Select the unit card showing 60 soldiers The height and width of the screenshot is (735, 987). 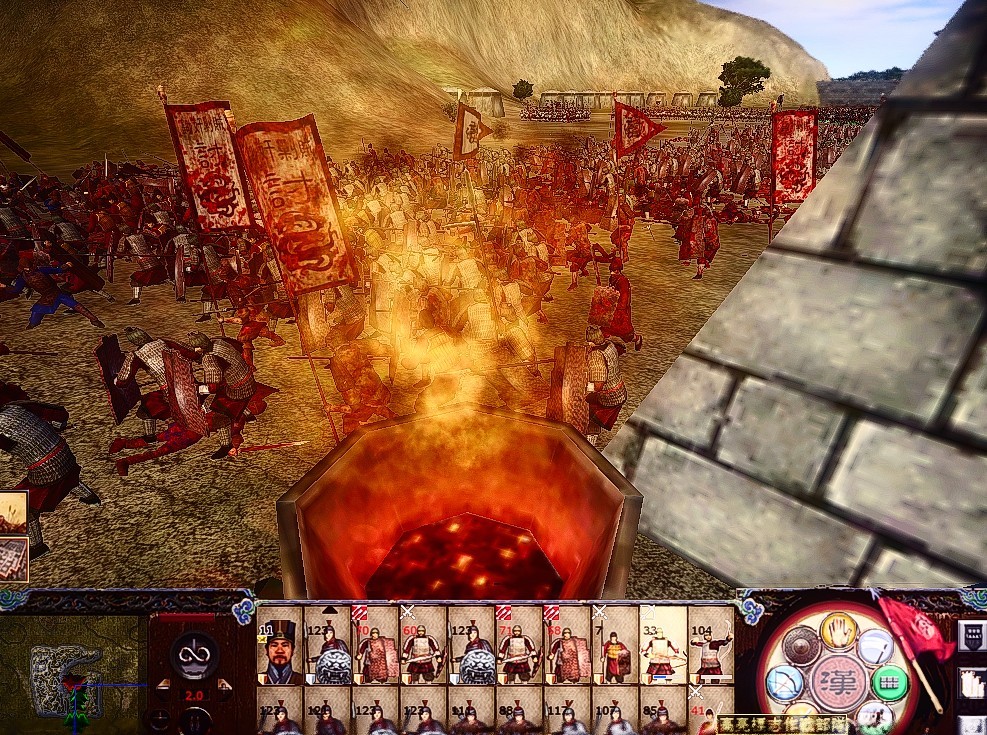coord(424,647)
